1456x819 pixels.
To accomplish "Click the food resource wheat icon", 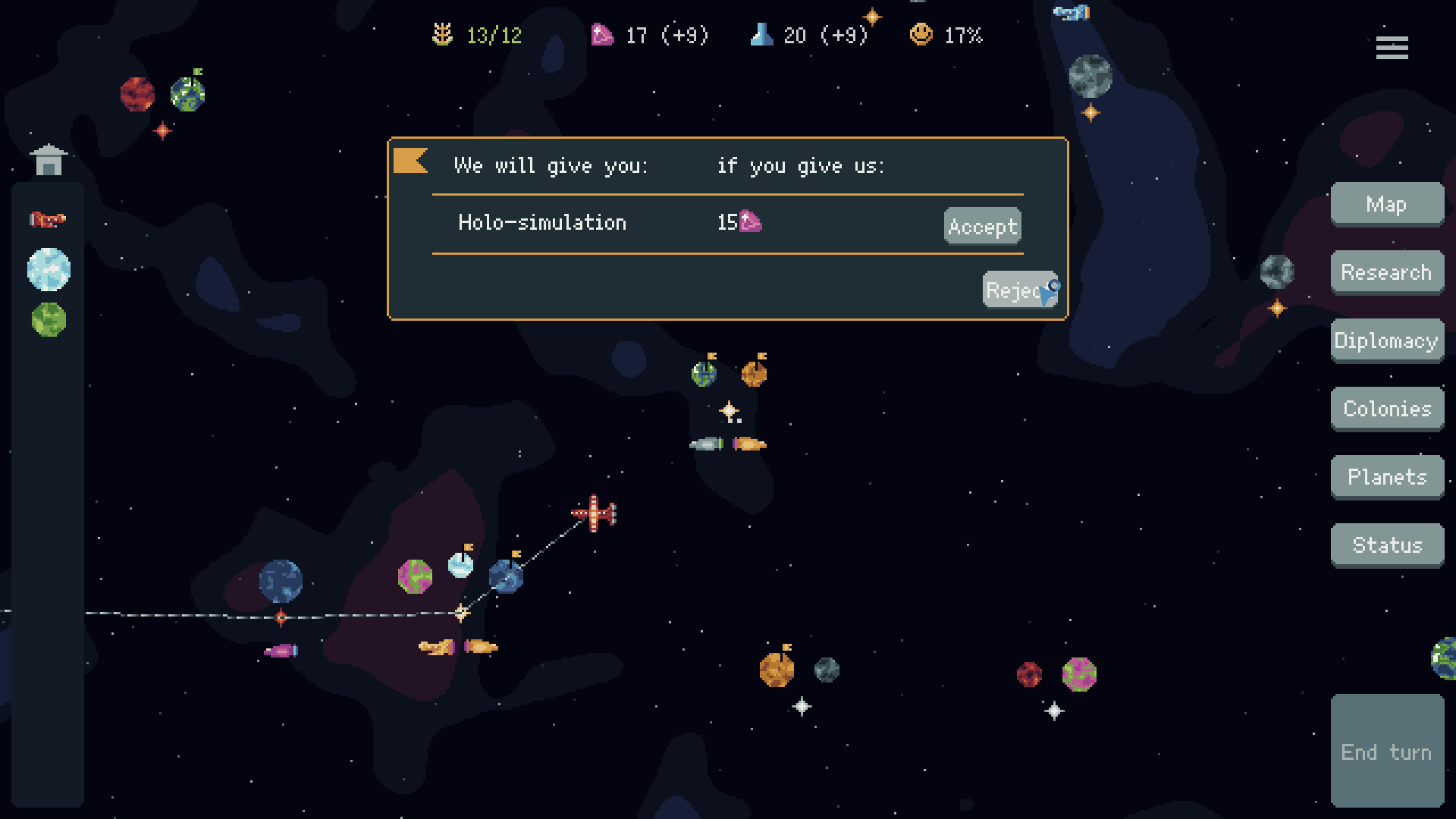I will pyautogui.click(x=444, y=34).
